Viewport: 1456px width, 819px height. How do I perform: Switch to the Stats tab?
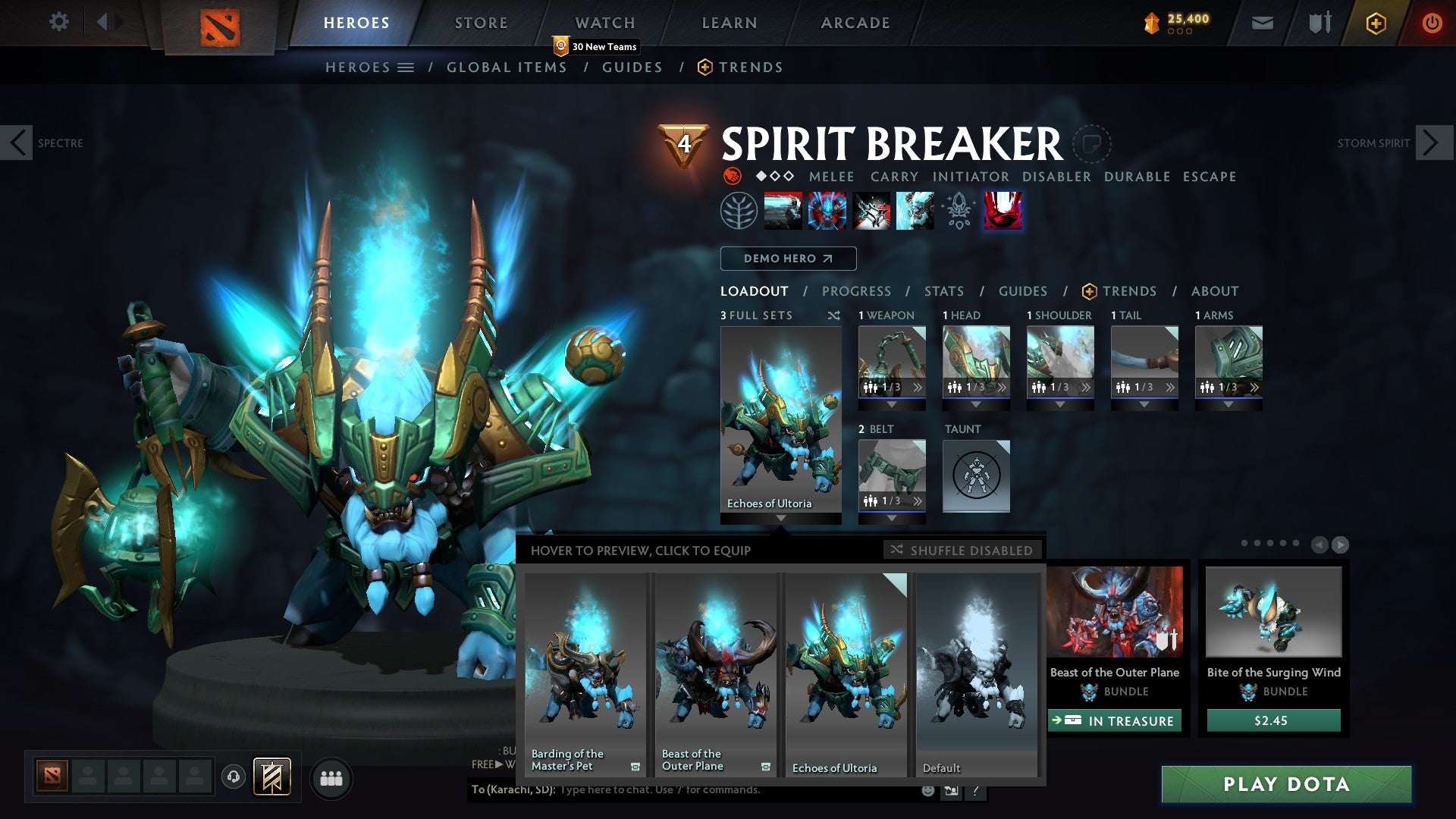[943, 291]
